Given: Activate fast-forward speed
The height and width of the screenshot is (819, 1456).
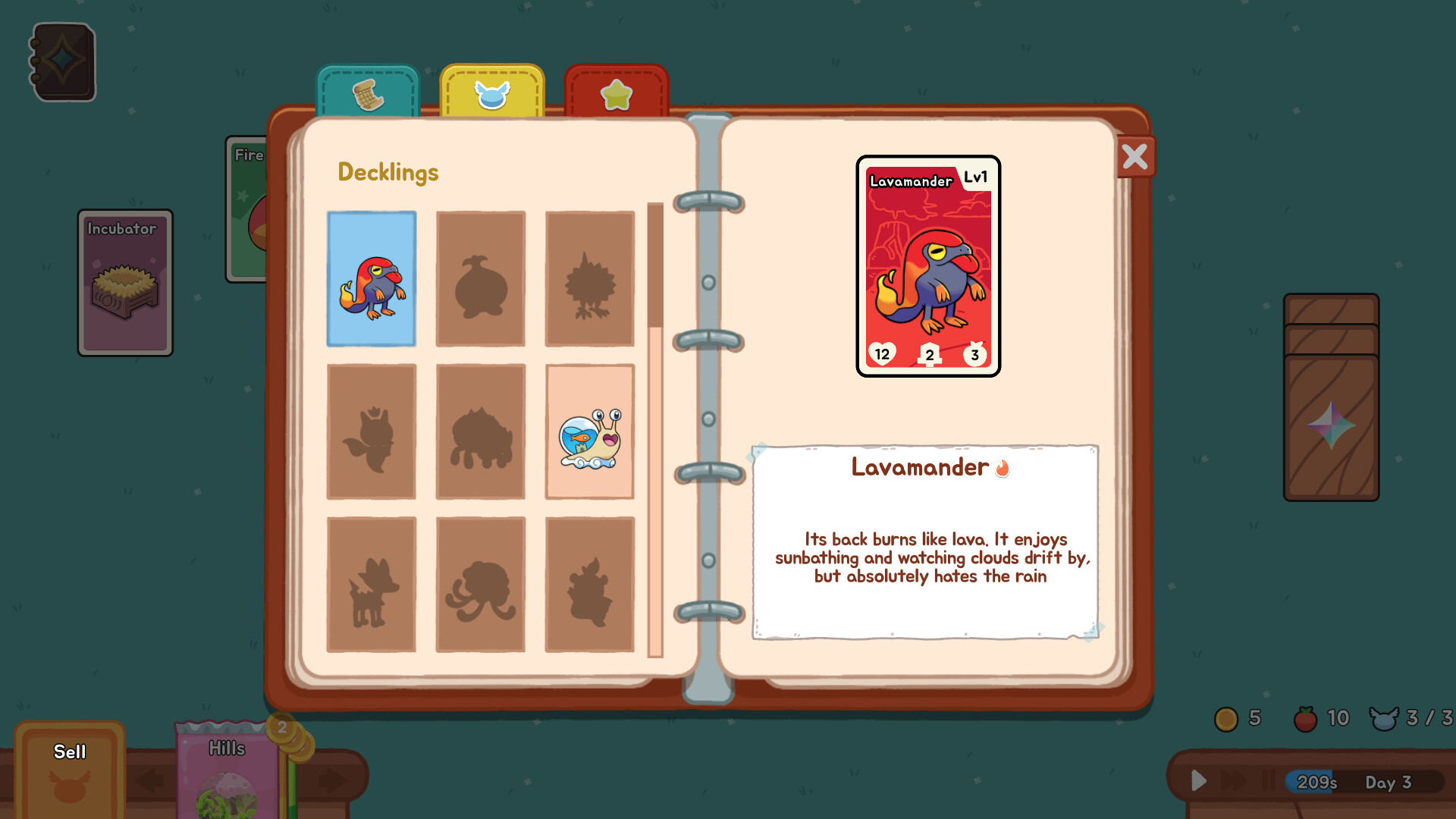Looking at the screenshot, I should pyautogui.click(x=1232, y=780).
